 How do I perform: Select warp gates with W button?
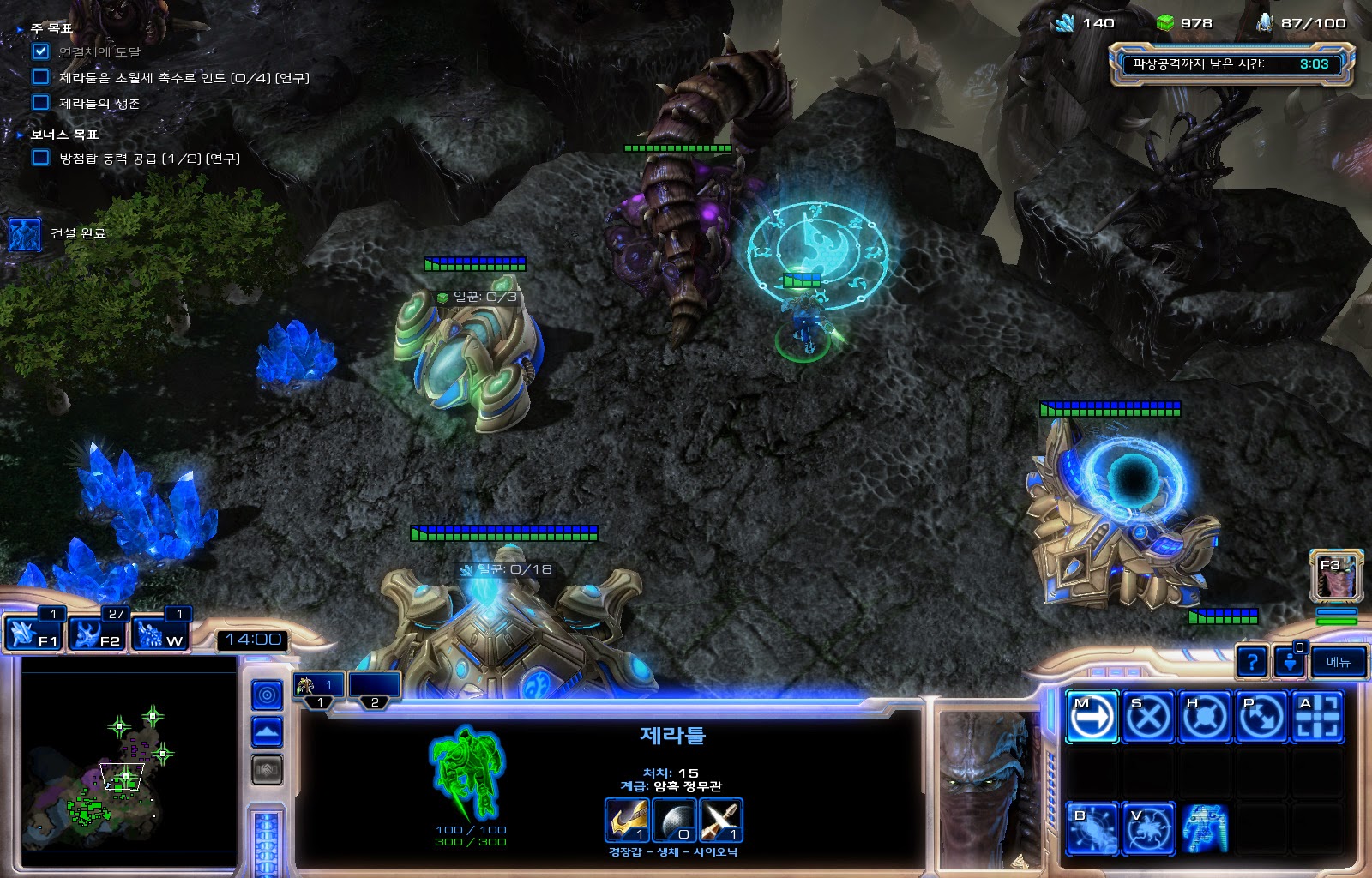(x=160, y=634)
